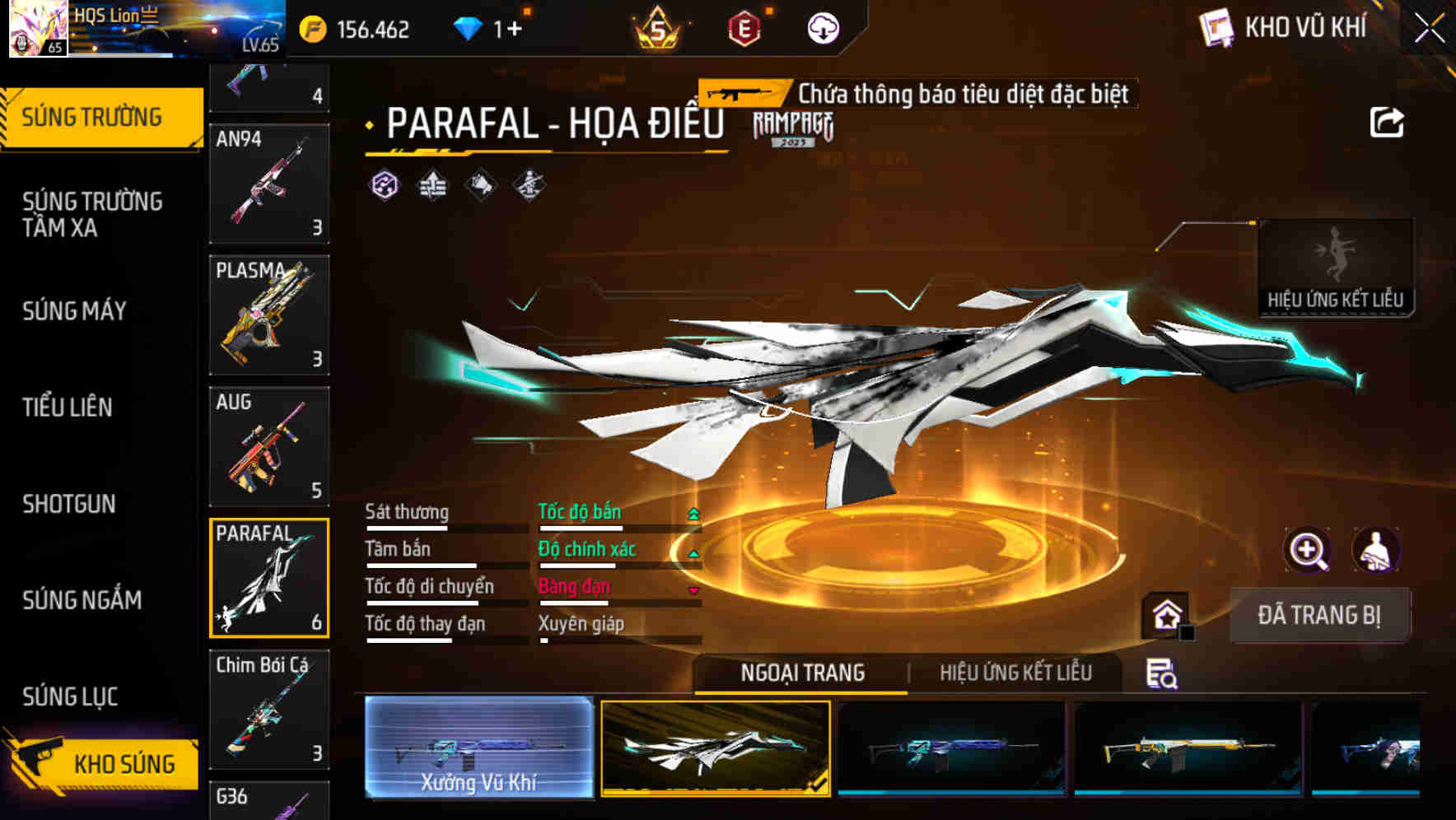Screen dimensions: 1456x820
Task: Click the share icon at top right
Action: pyautogui.click(x=1388, y=122)
